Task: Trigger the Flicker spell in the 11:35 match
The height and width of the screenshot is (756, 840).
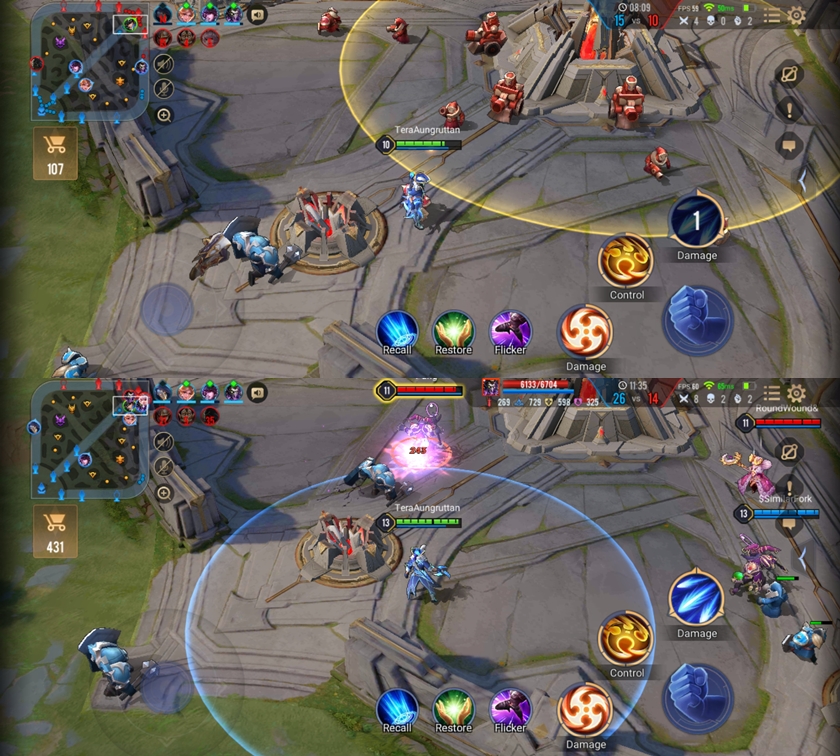Action: coord(510,709)
